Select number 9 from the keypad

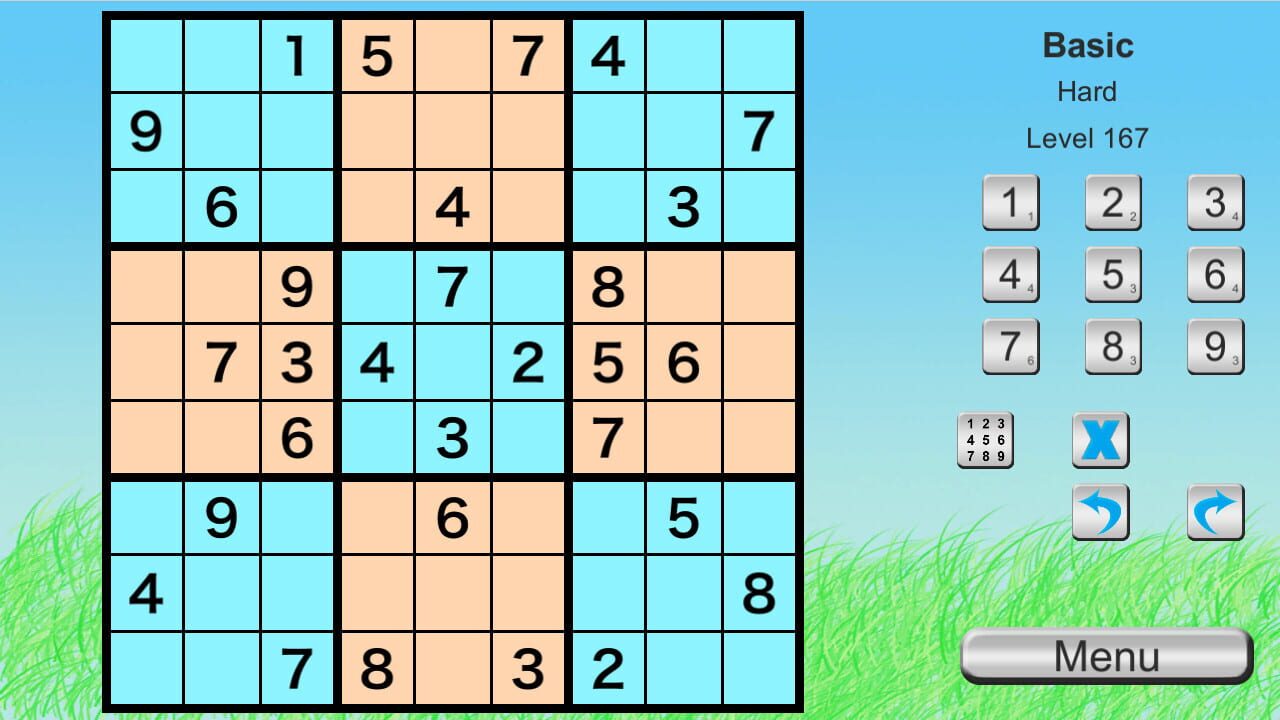point(1215,345)
